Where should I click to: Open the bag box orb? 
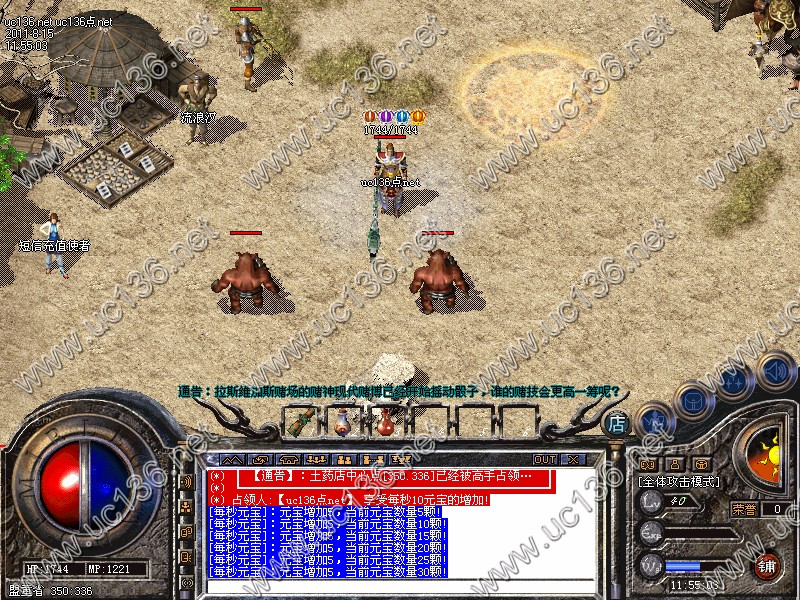click(x=693, y=400)
